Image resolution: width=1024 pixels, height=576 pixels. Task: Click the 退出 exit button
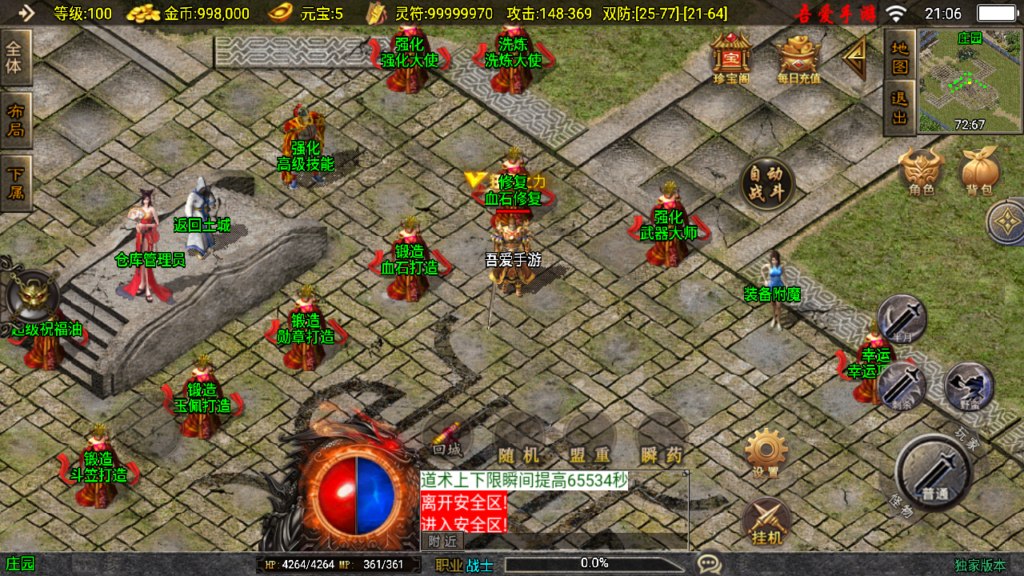[900, 109]
